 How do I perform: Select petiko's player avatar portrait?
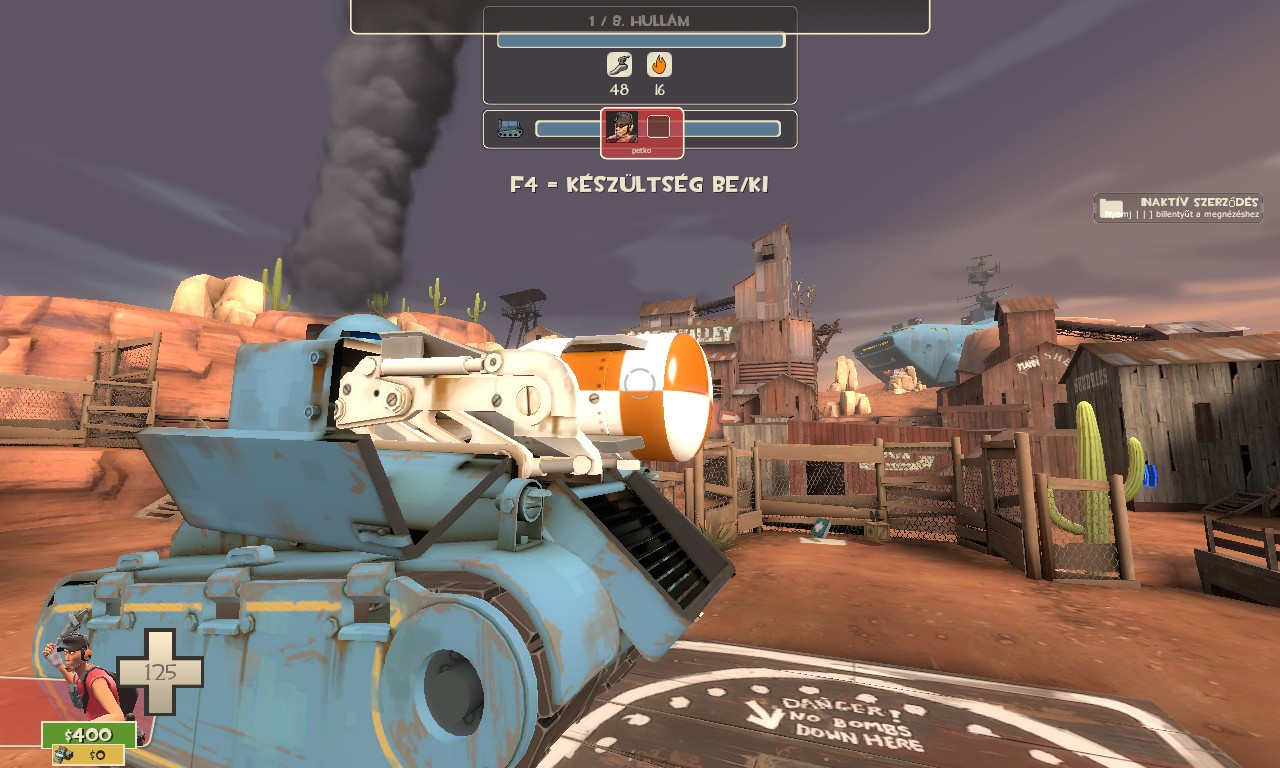(624, 127)
